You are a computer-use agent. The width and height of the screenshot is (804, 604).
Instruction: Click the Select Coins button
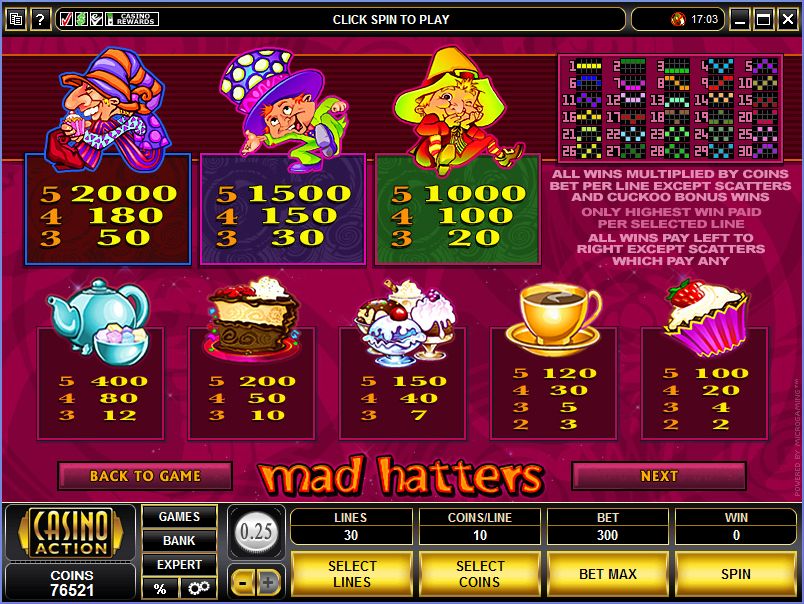(480, 574)
